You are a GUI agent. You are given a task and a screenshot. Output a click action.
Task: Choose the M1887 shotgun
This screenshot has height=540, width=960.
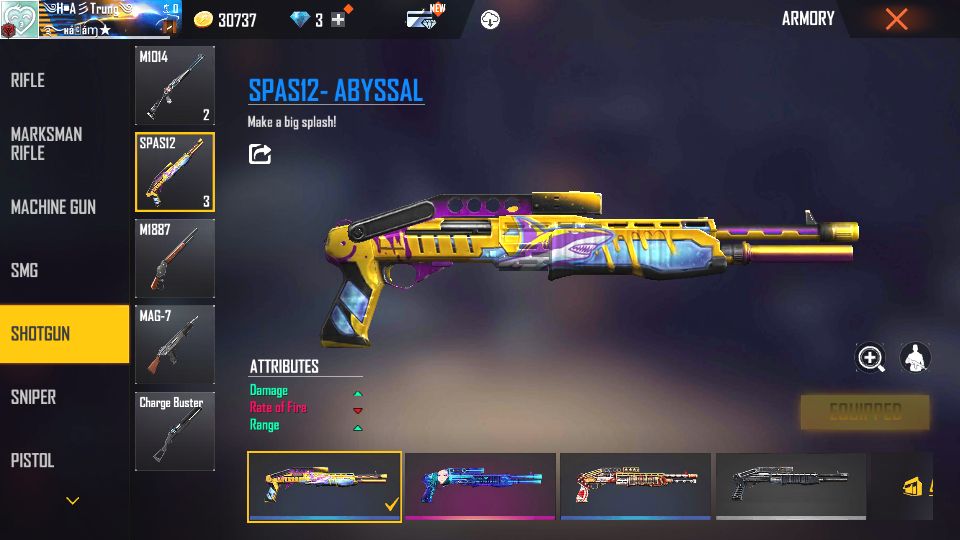175,259
